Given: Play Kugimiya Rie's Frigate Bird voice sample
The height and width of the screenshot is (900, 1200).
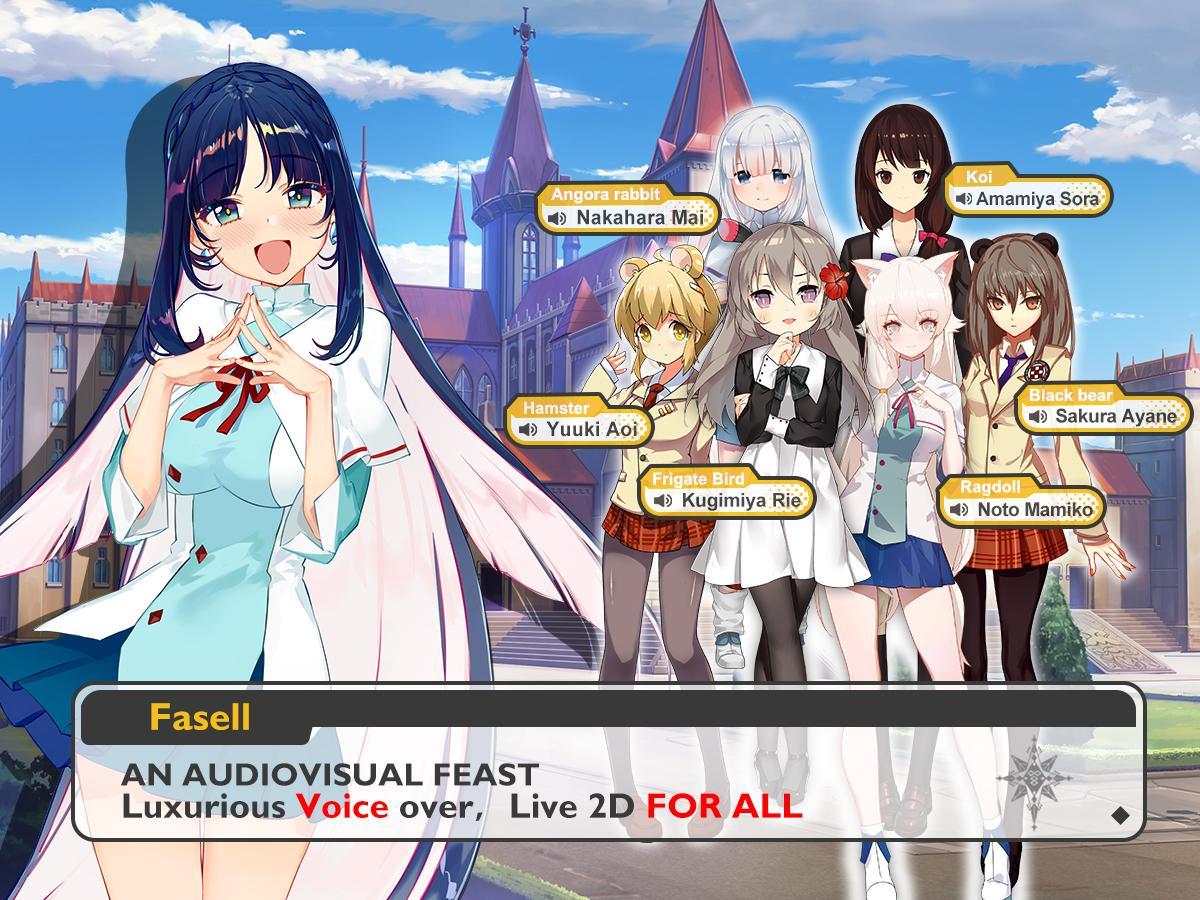Looking at the screenshot, I should point(662,500).
